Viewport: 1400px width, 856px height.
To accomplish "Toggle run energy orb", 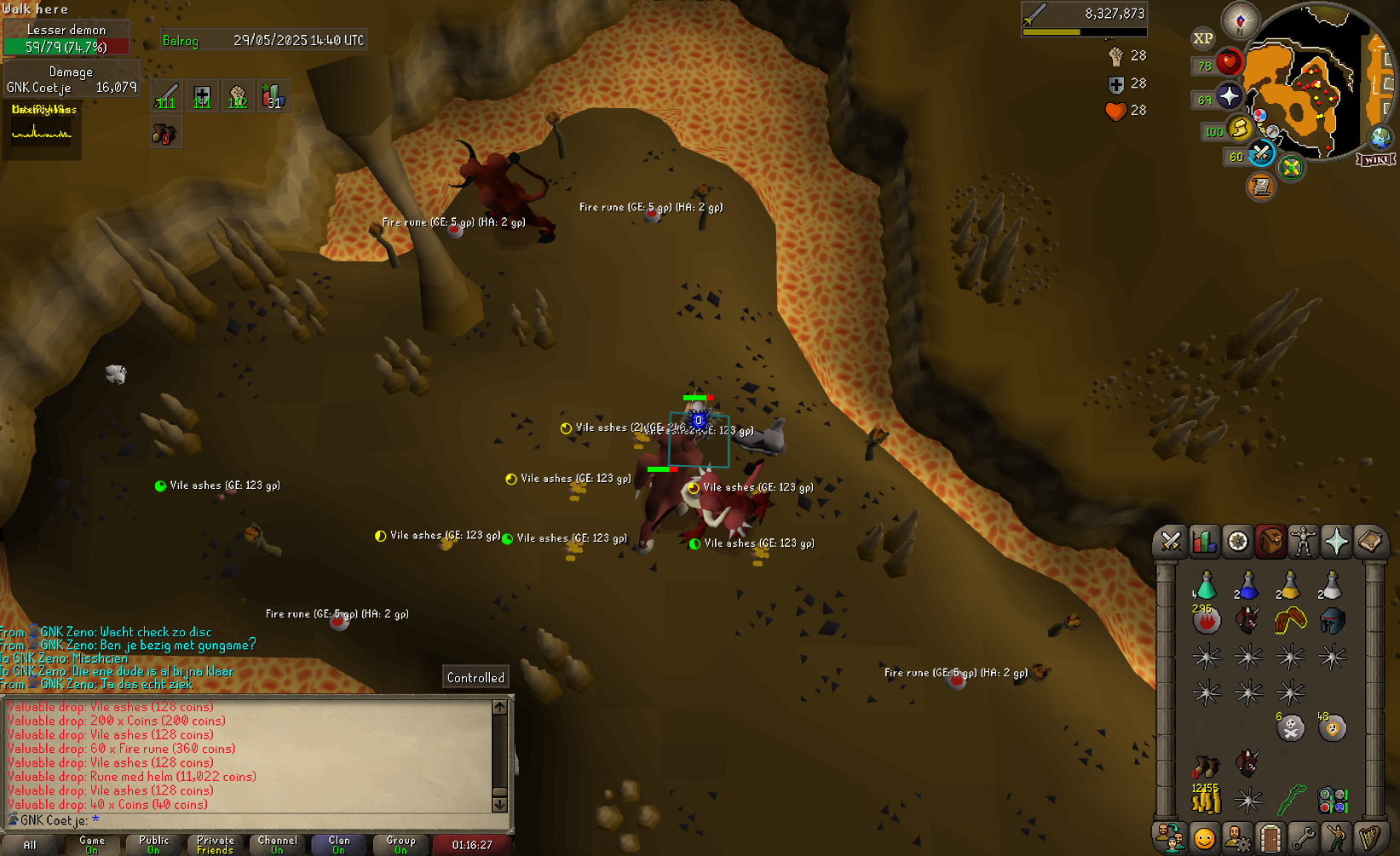I will tap(1240, 129).
